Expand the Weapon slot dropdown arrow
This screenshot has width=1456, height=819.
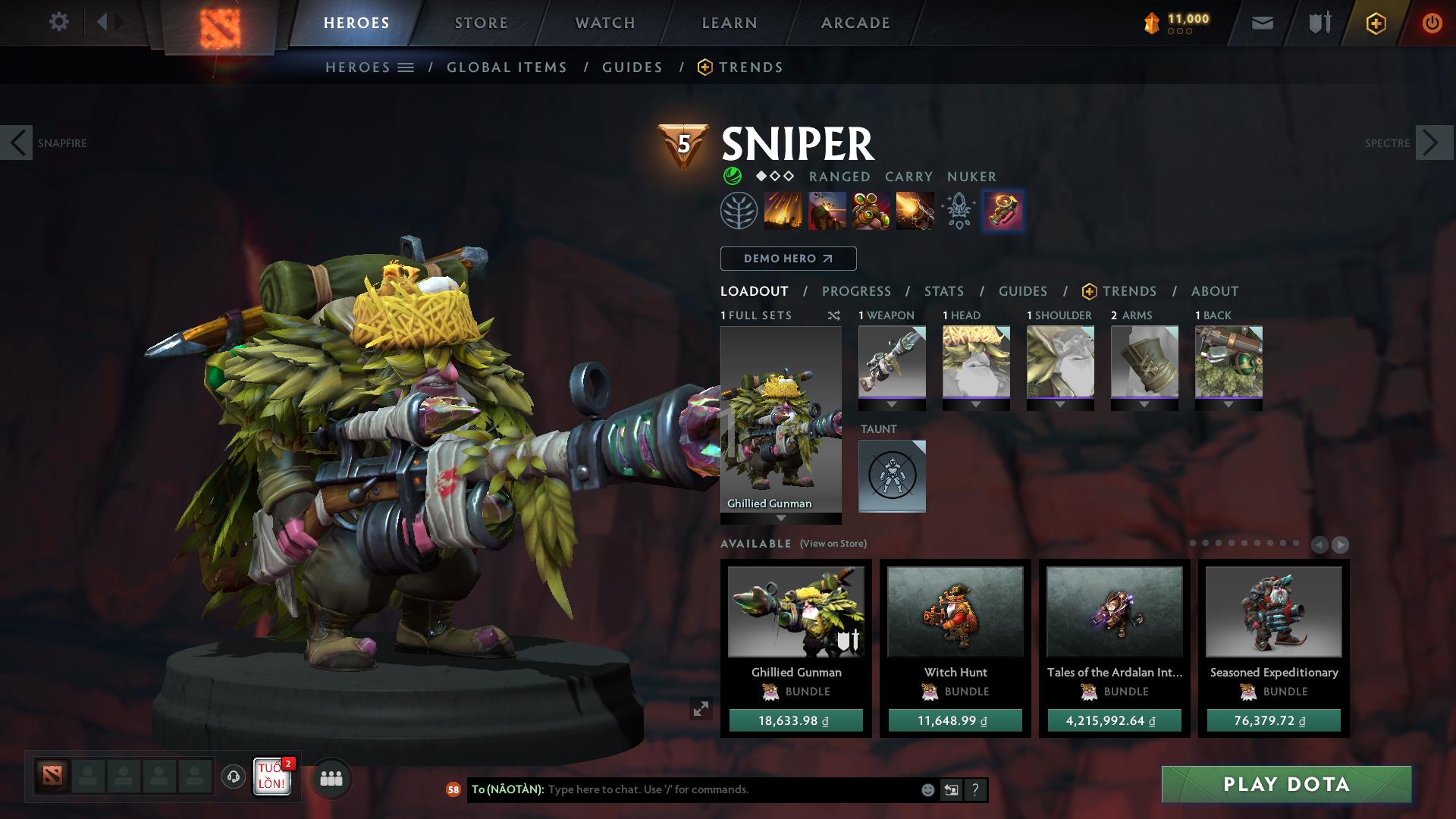click(x=892, y=406)
